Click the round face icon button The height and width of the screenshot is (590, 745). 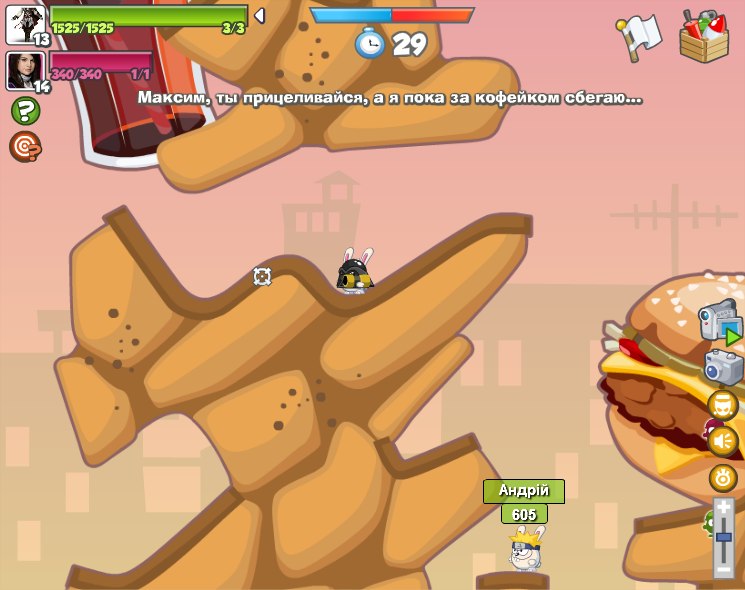723,404
